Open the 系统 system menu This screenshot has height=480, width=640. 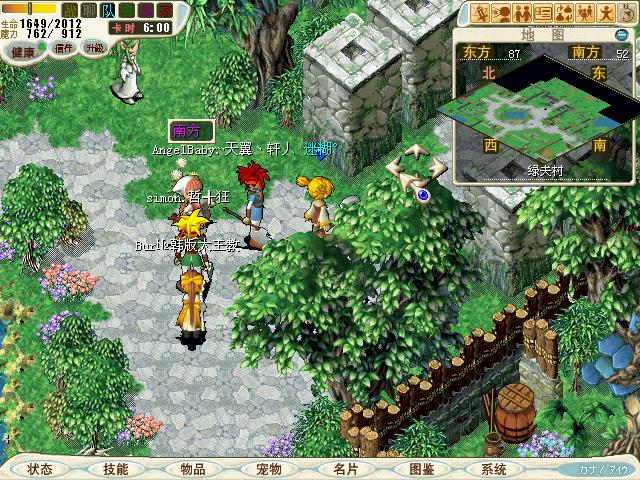point(494,468)
